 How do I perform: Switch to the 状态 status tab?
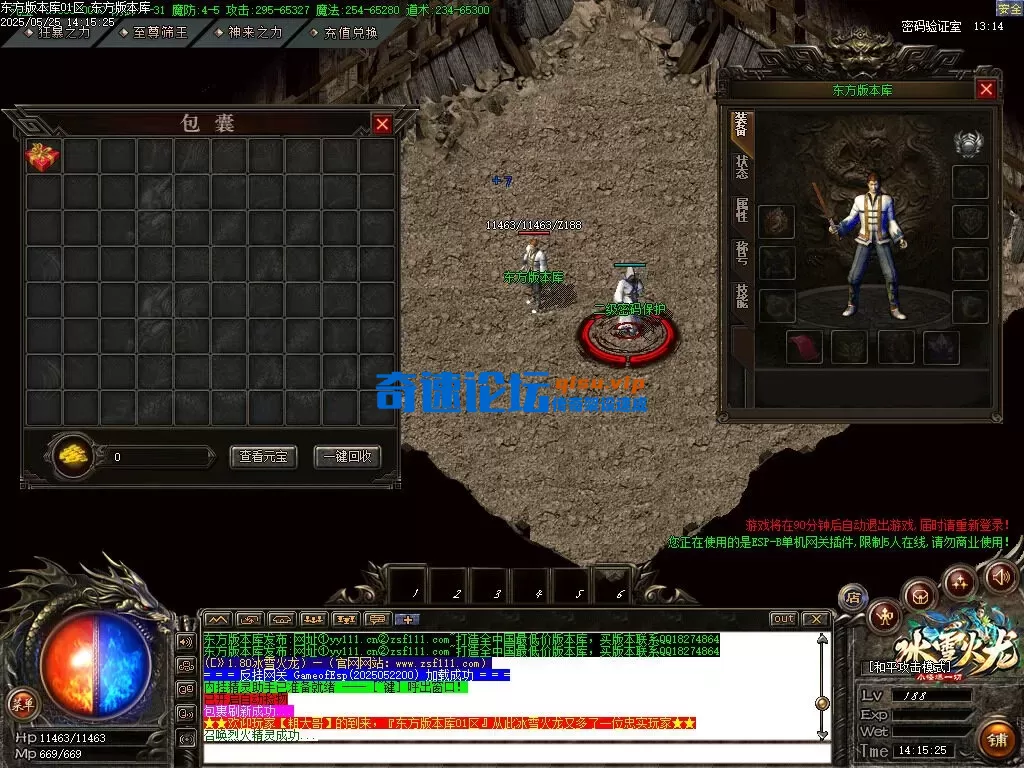[x=741, y=167]
